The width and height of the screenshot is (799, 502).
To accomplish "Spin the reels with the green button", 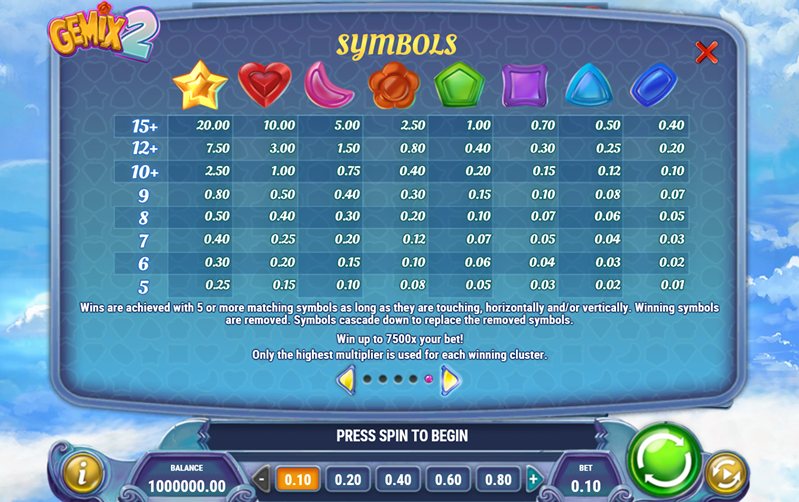I will point(665,462).
